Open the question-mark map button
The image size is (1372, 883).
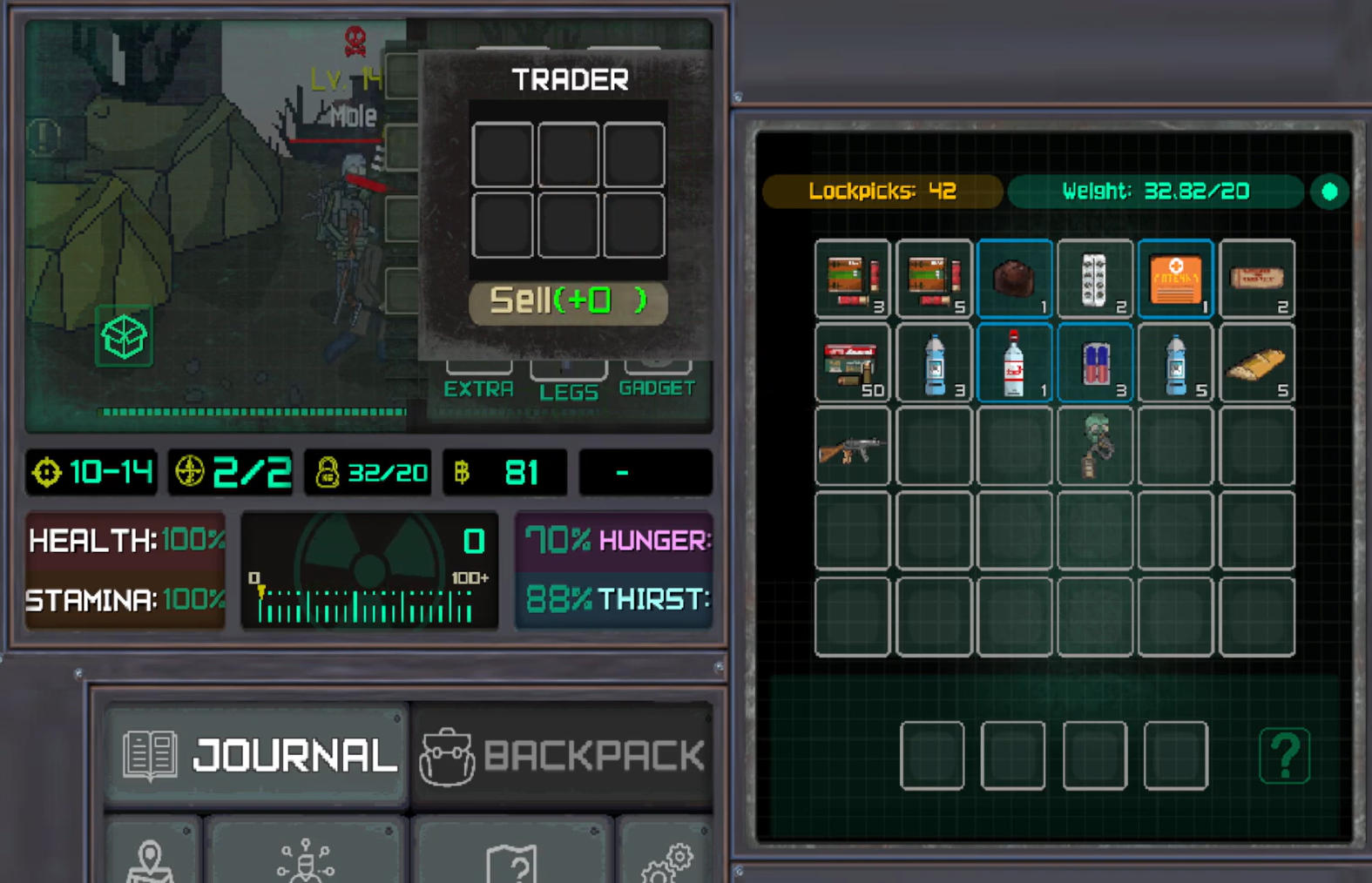click(514, 858)
